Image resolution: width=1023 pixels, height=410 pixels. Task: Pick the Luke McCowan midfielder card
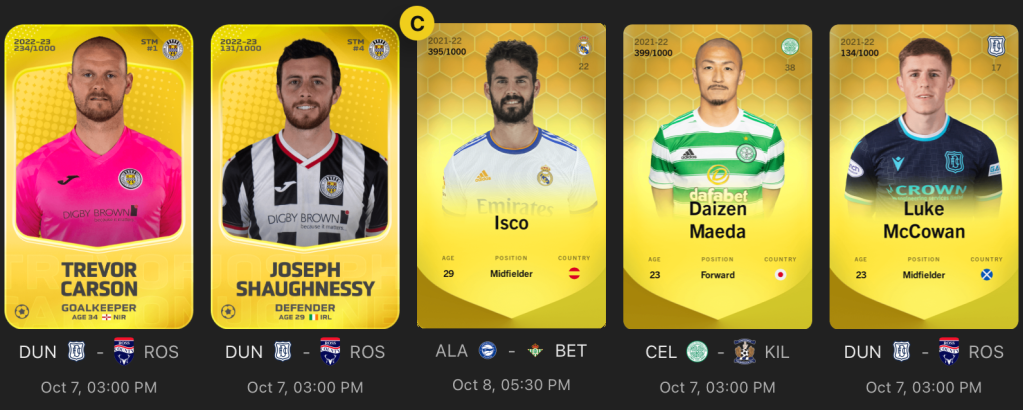[x=923, y=175]
